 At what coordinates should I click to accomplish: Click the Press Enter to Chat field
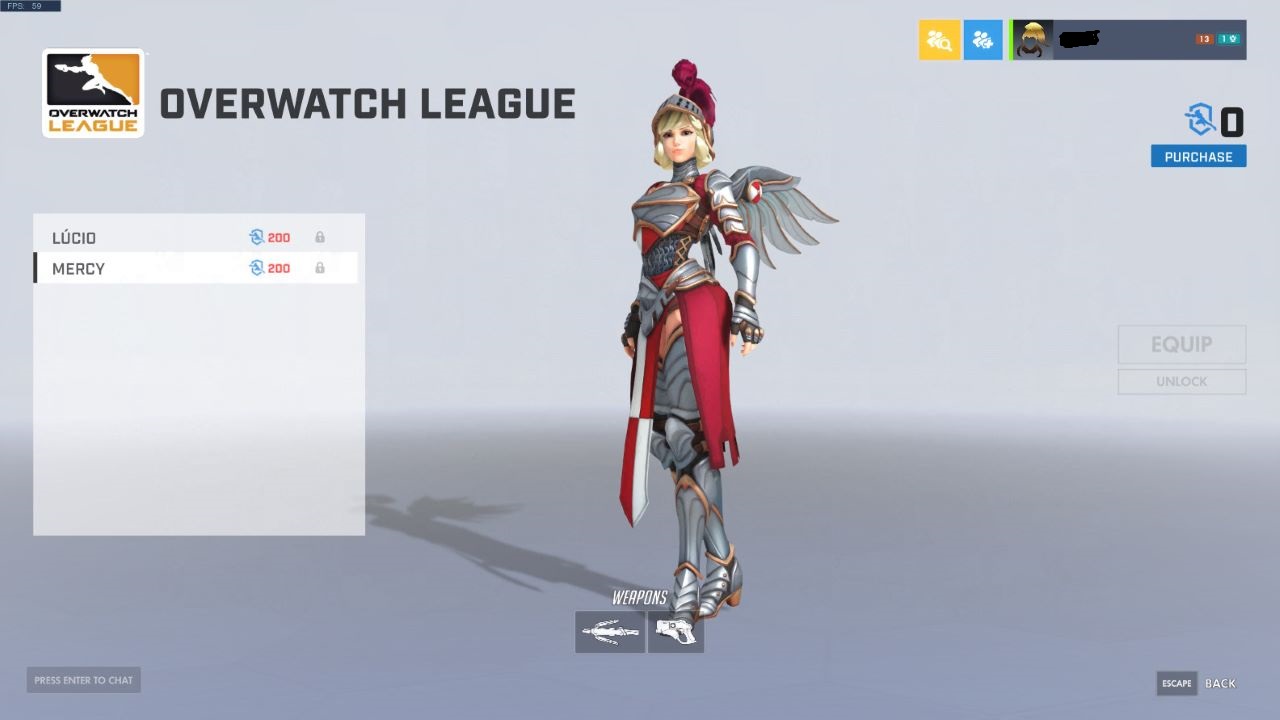pyautogui.click(x=83, y=679)
